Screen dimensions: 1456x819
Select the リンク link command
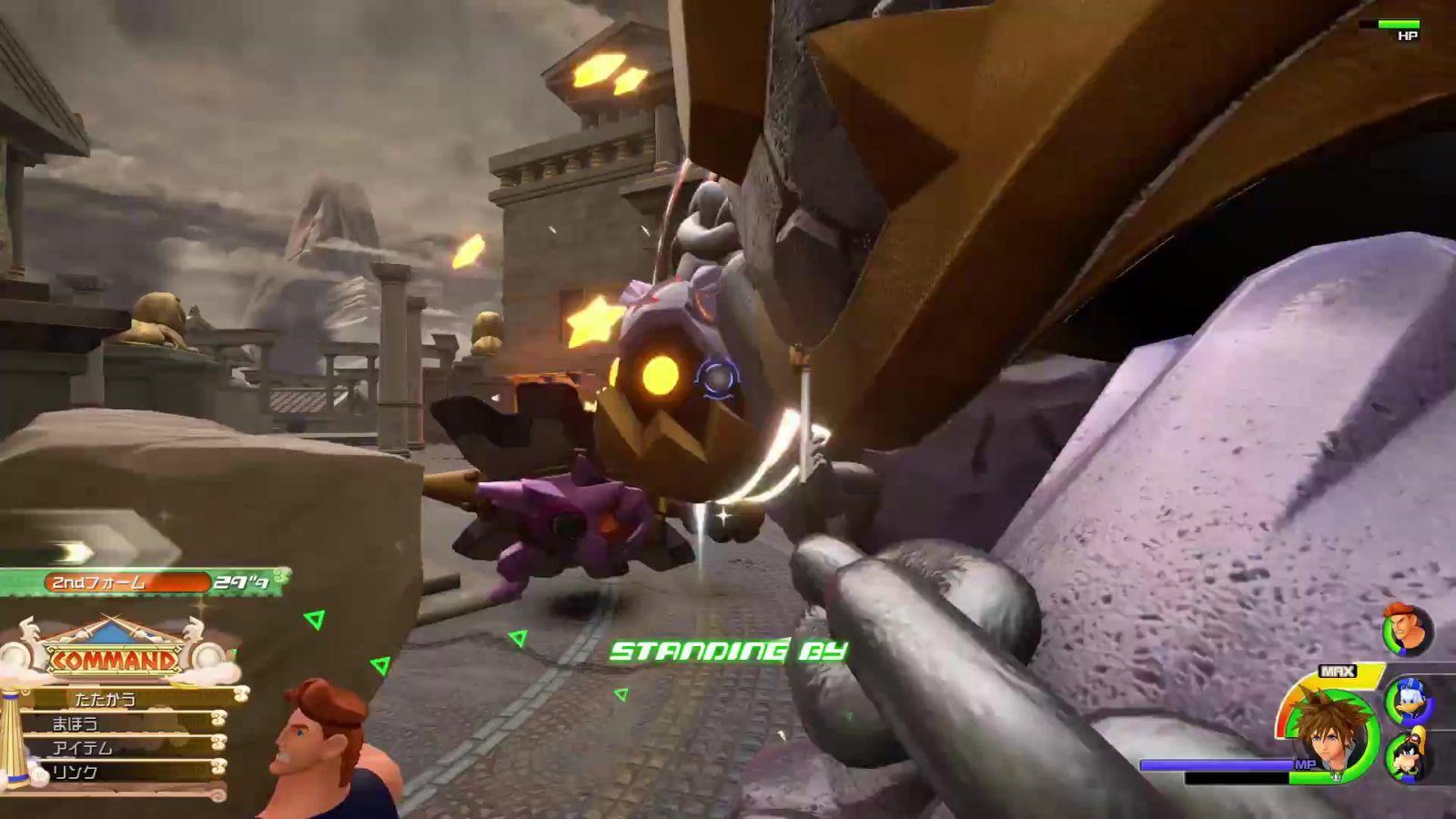pyautogui.click(x=76, y=772)
